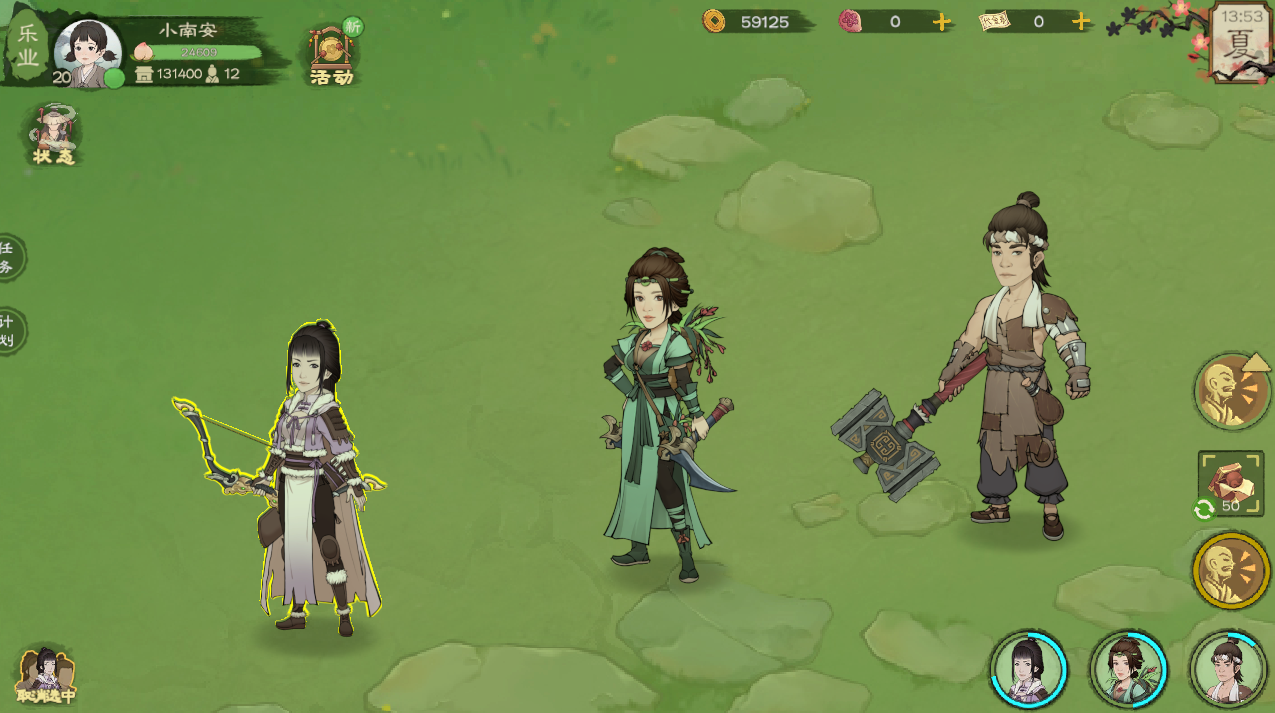This screenshot has height=713, width=1275.
Task: Click the copper coin currency counter
Action: point(757,21)
